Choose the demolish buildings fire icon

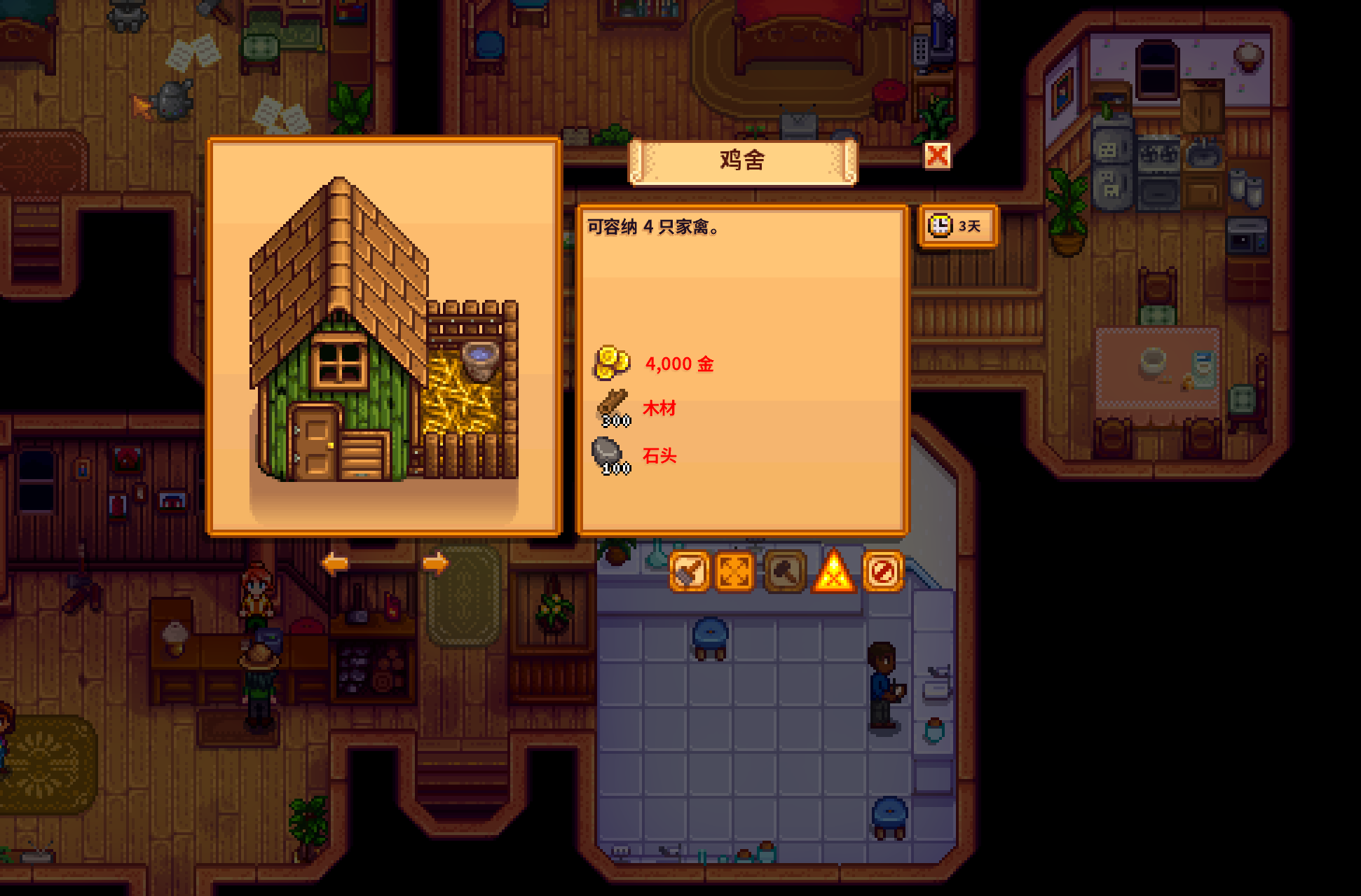pos(833,572)
